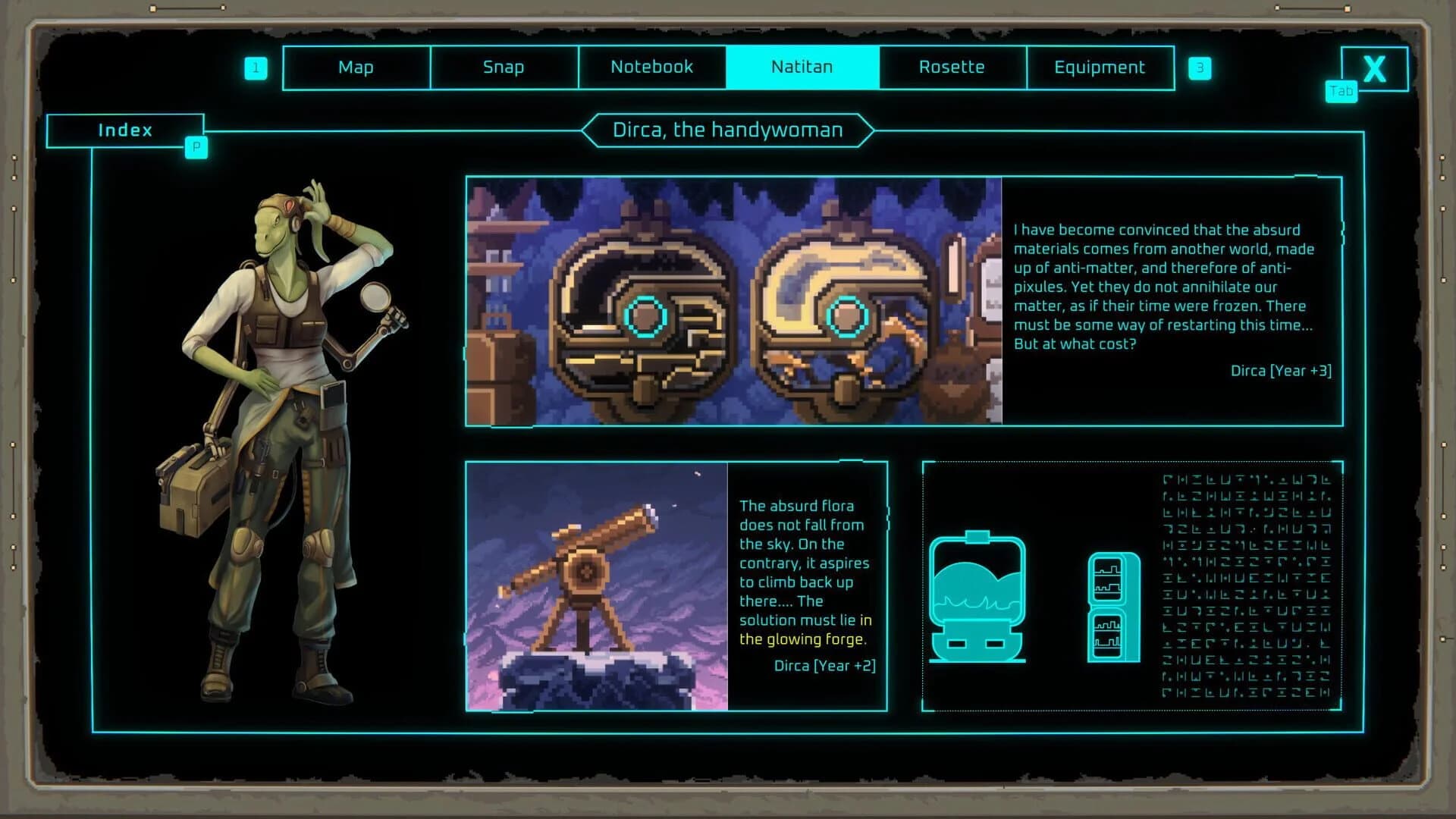Open the Snap tab
The width and height of the screenshot is (1456, 819).
(504, 67)
